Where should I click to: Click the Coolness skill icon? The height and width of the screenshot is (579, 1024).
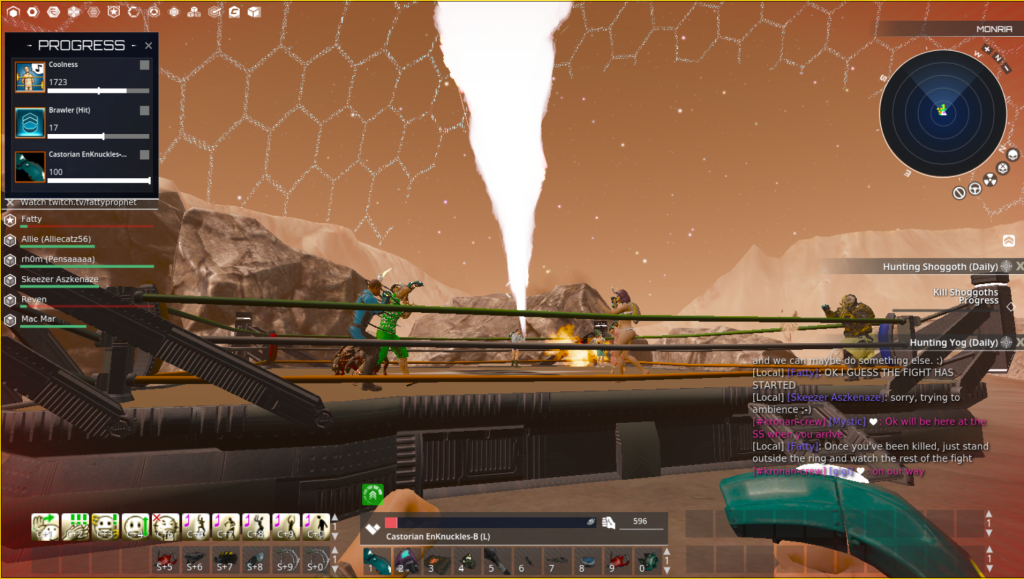[x=30, y=77]
